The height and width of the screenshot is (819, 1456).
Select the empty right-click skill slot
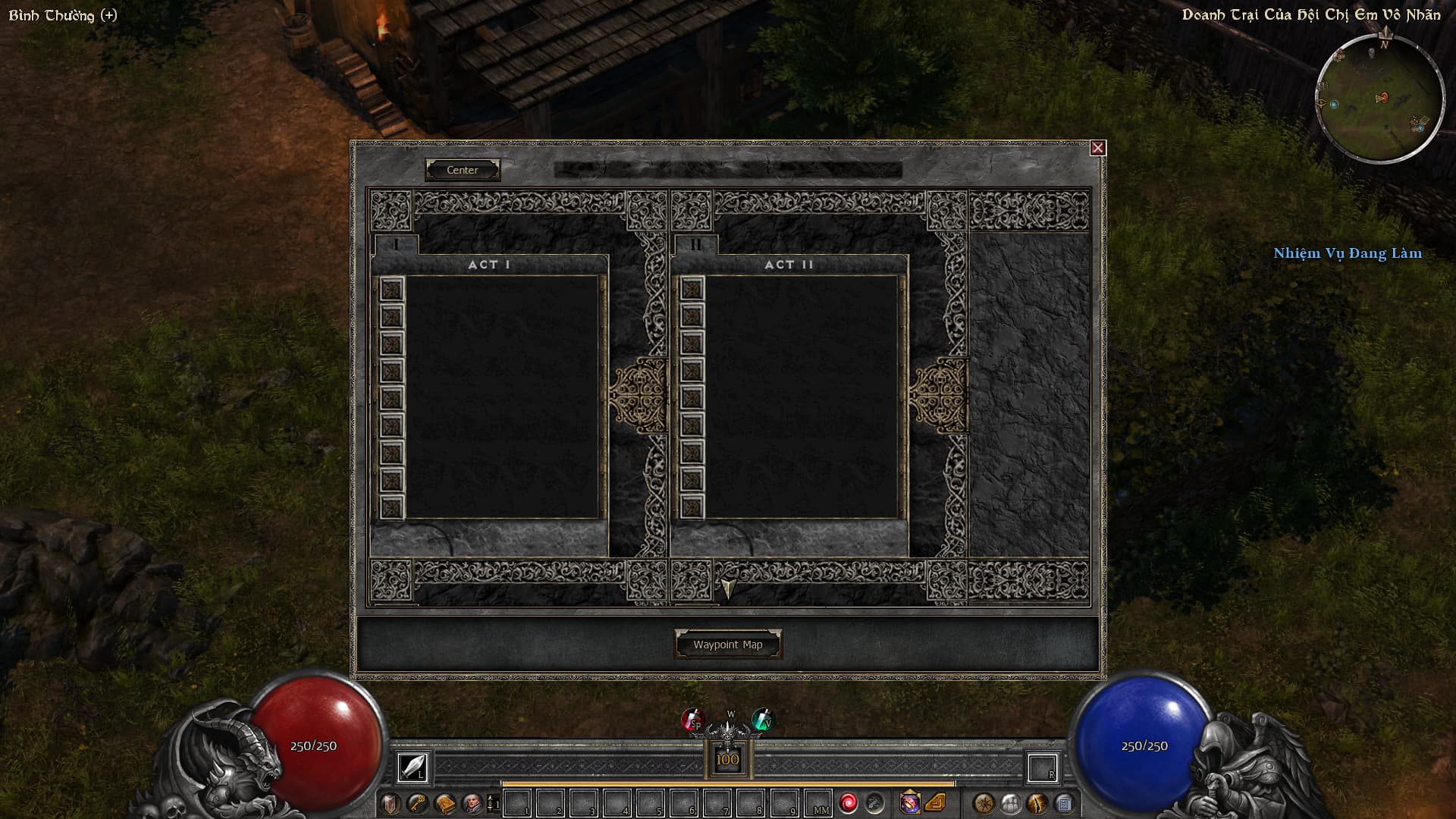pyautogui.click(x=1042, y=767)
